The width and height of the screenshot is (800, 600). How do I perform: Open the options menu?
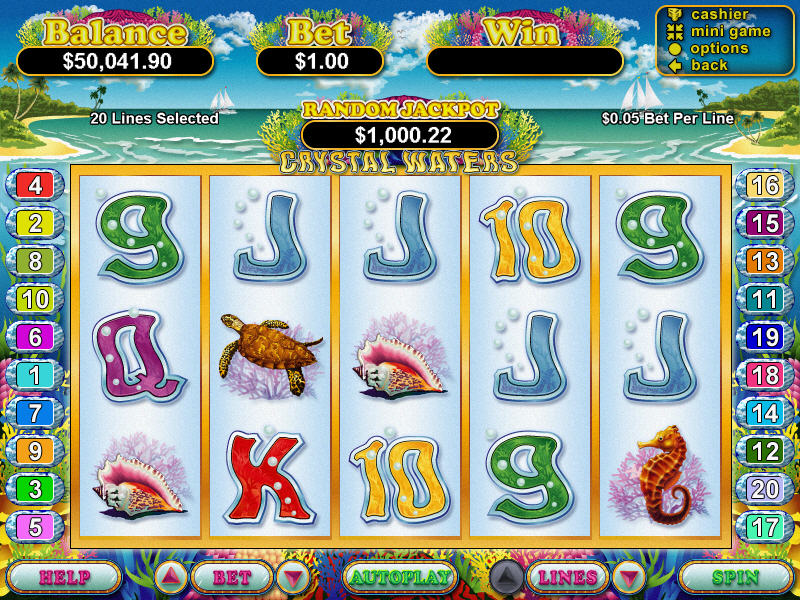[x=718, y=48]
